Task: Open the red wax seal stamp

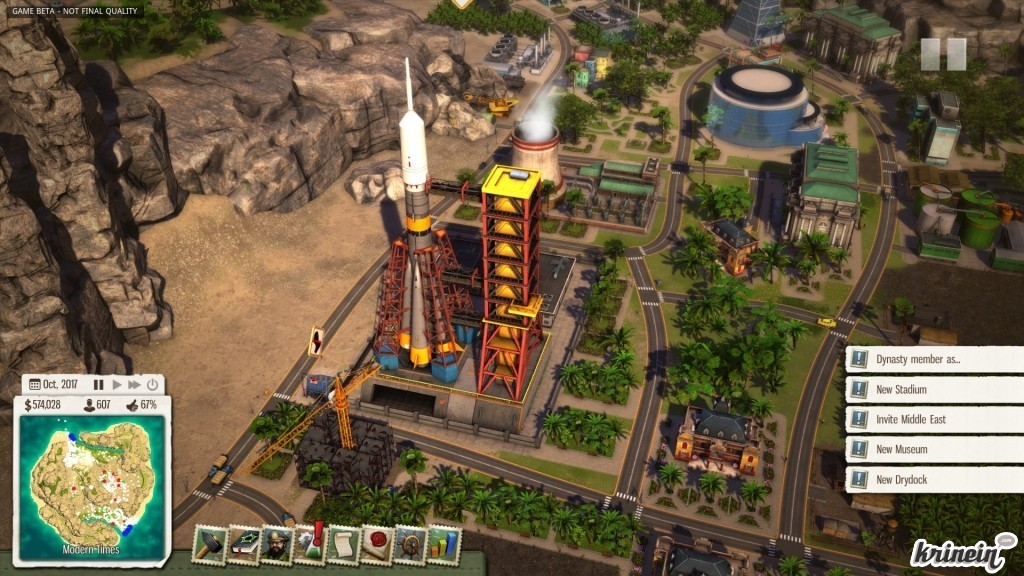Action: pos(377,545)
